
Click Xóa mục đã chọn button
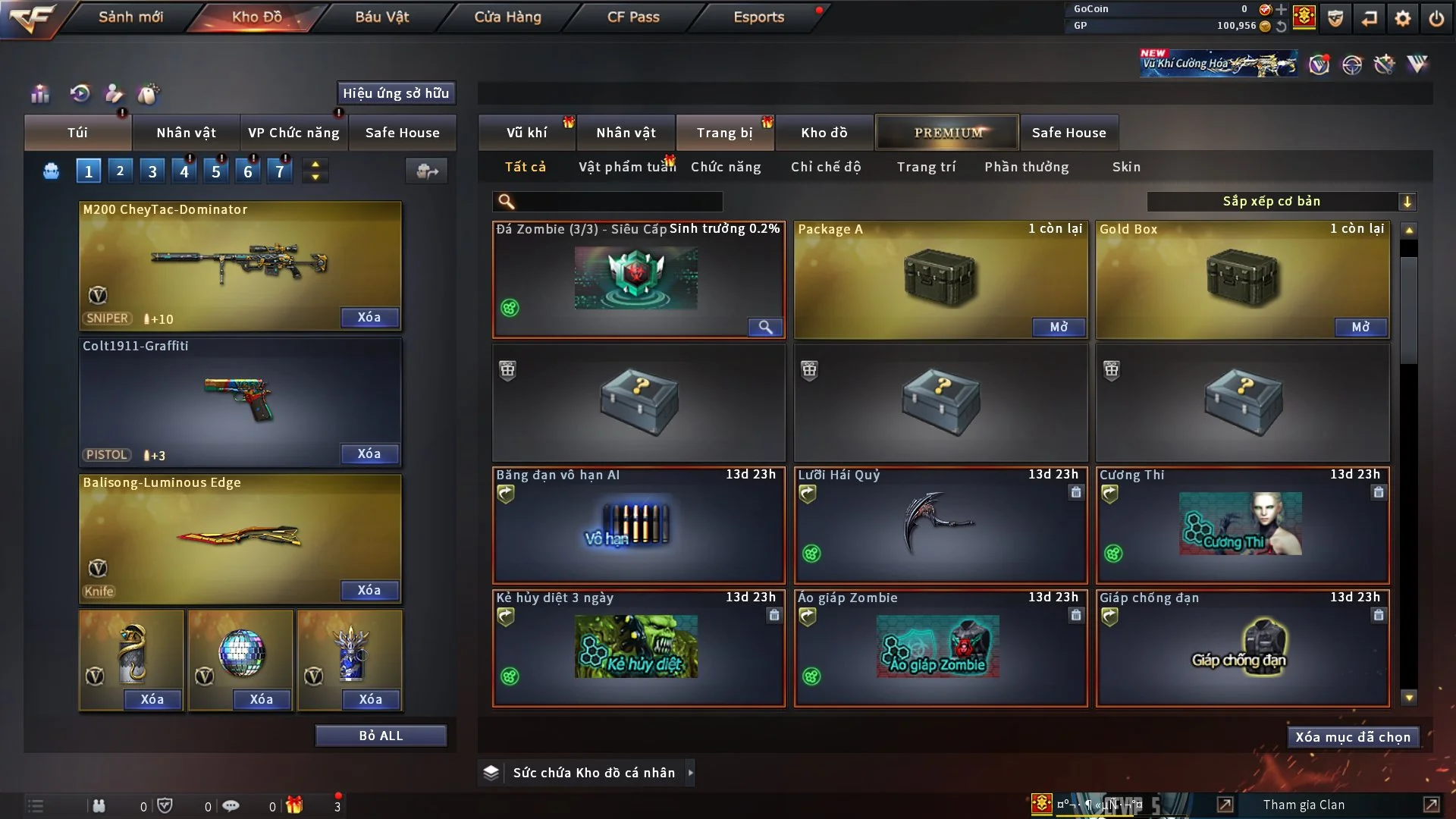pos(1353,737)
